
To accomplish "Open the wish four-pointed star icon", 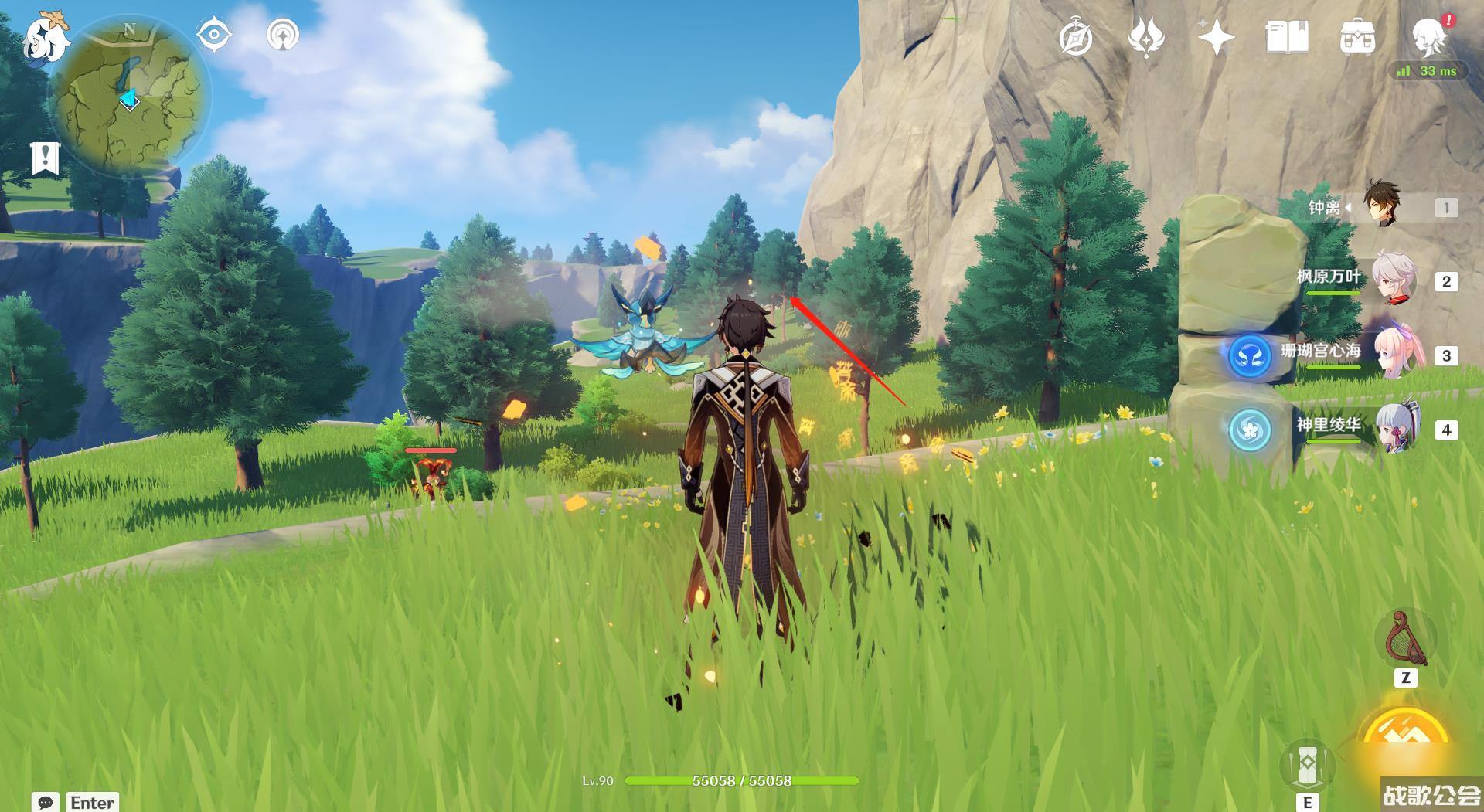I will click(1215, 37).
